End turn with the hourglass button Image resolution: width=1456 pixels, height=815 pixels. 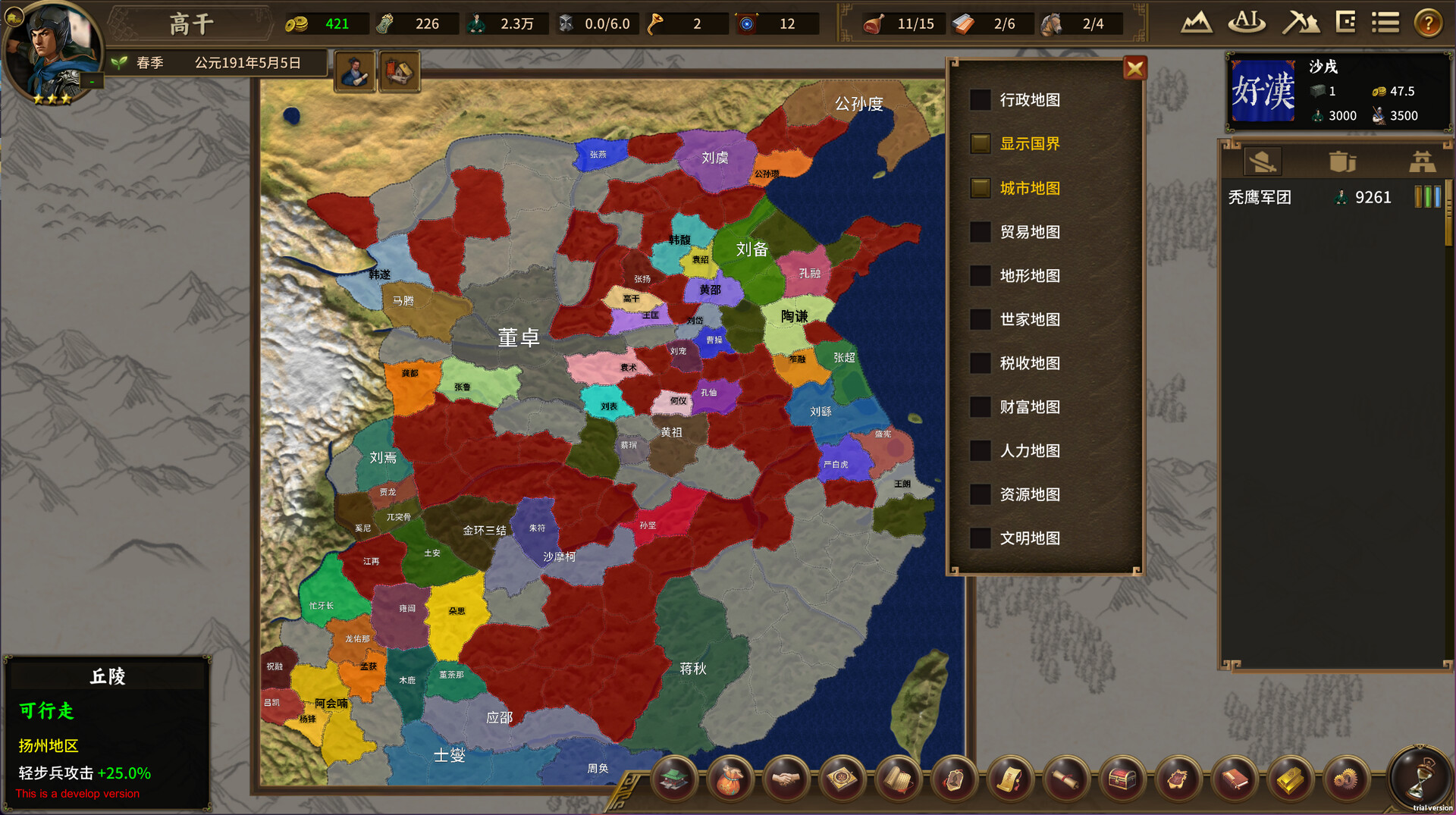[1420, 777]
